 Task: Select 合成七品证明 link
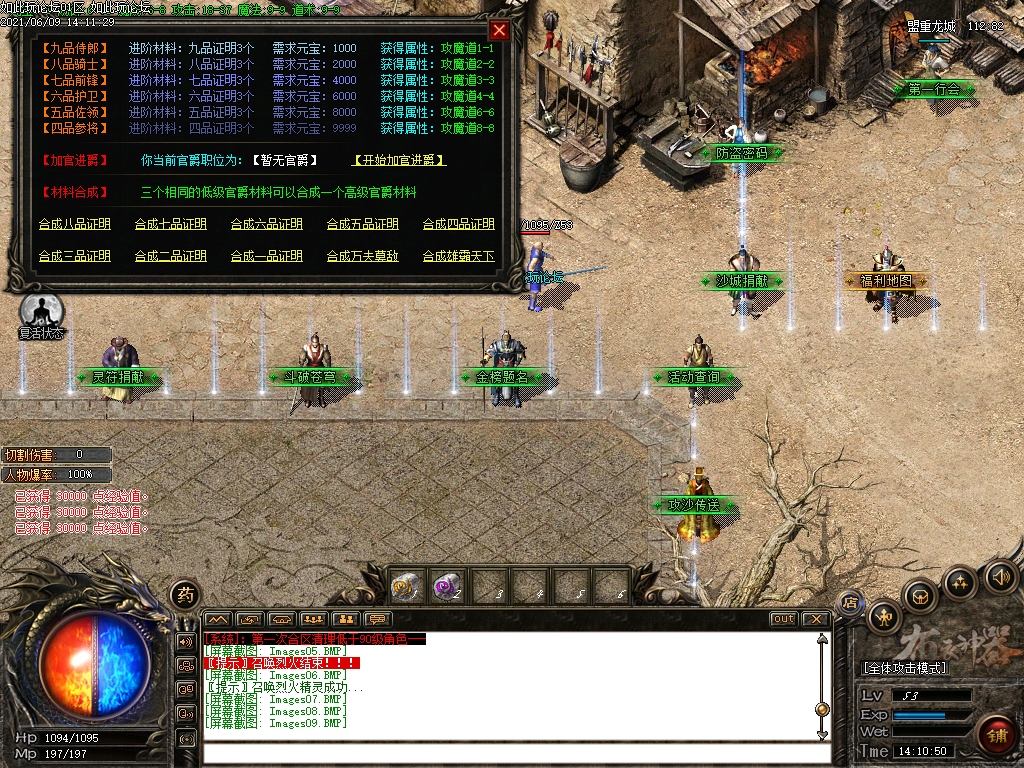pyautogui.click(x=170, y=224)
